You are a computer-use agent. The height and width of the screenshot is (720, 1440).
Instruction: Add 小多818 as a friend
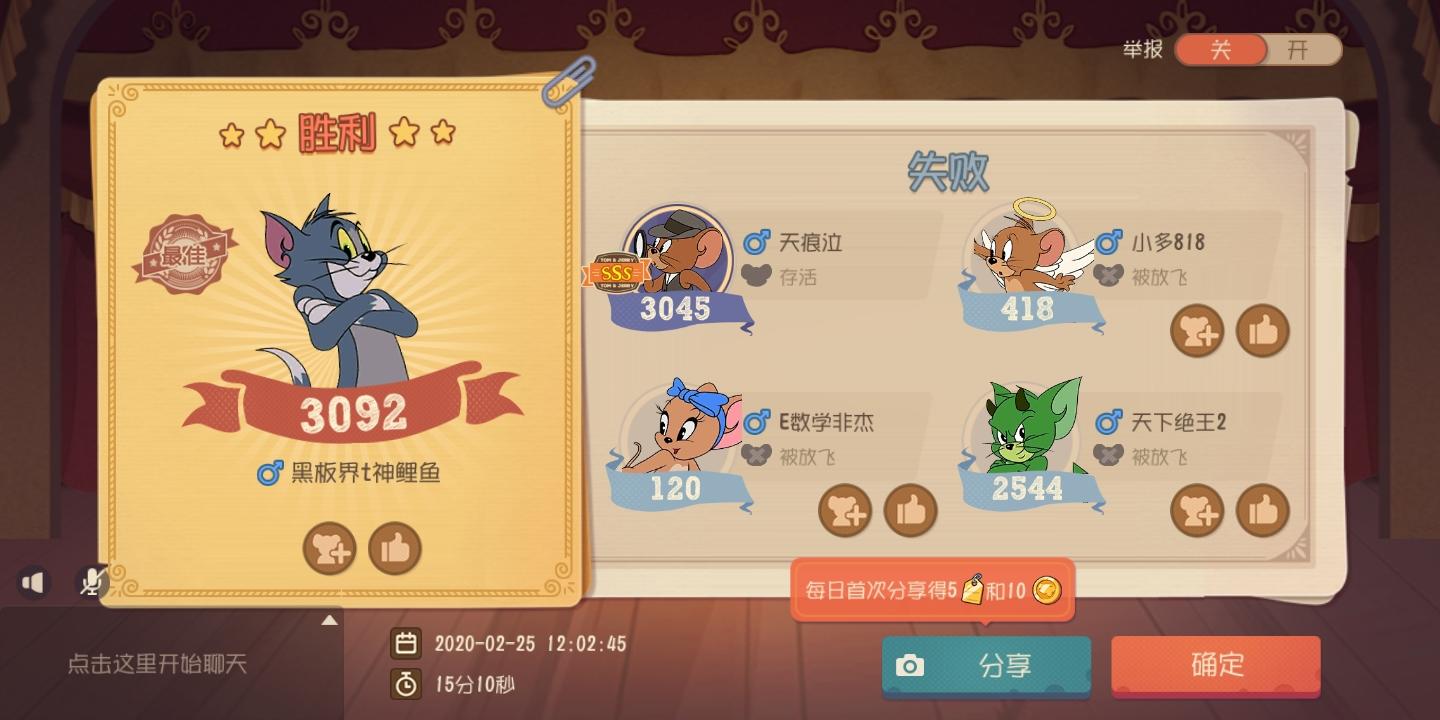tap(1197, 330)
